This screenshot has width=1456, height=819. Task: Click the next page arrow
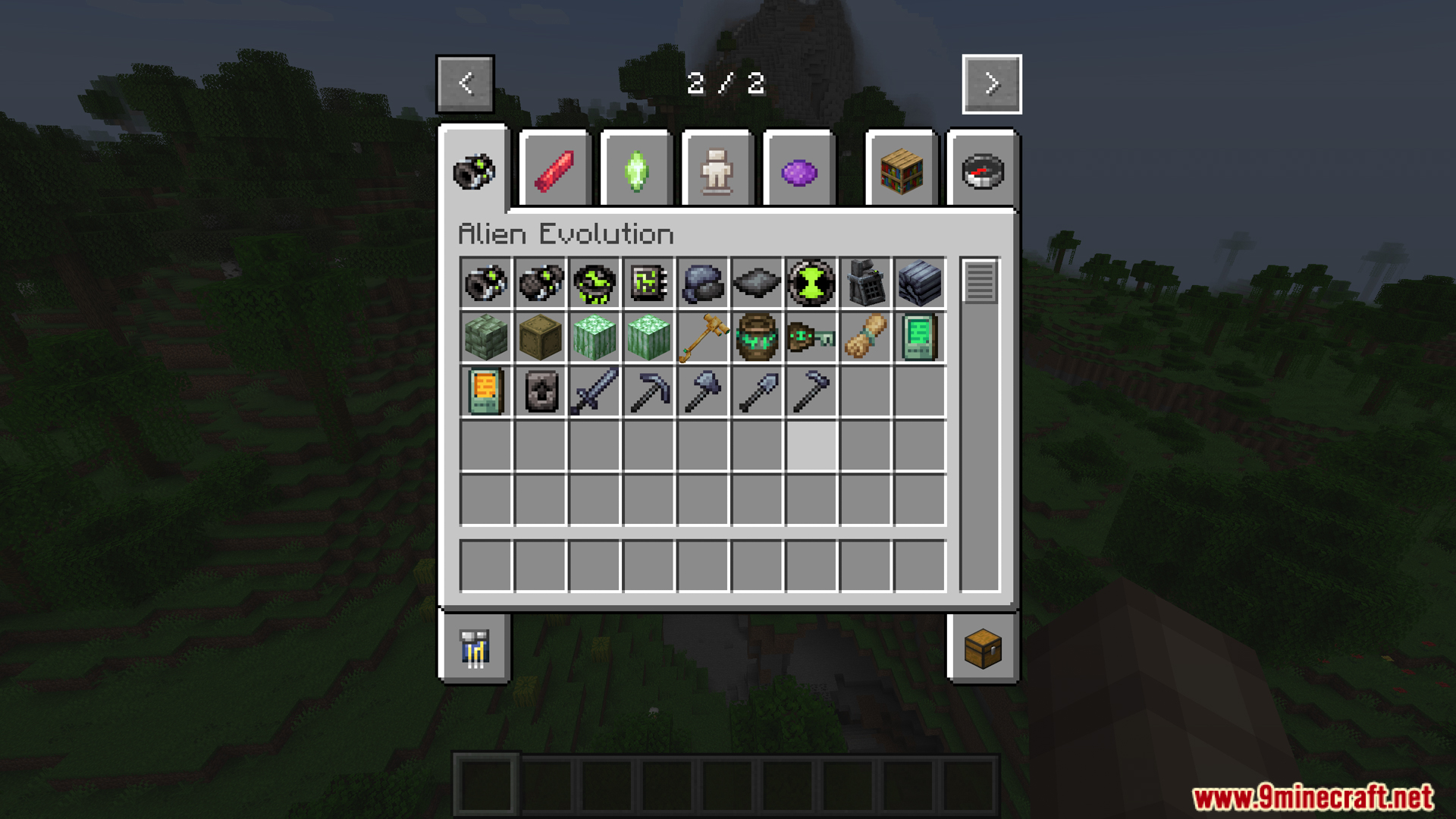click(x=990, y=83)
